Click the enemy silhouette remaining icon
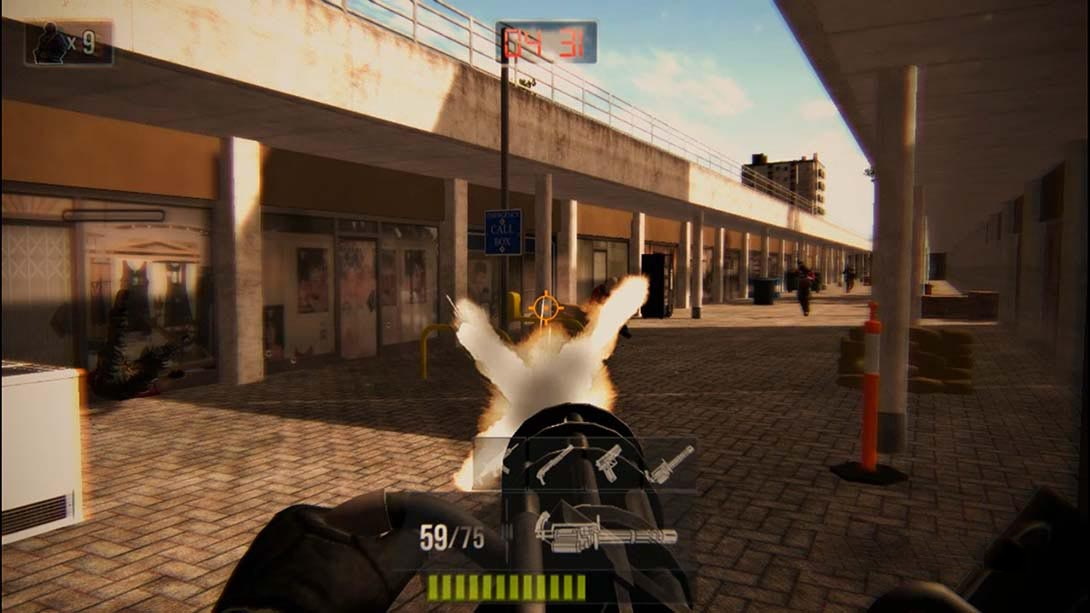 tap(53, 44)
